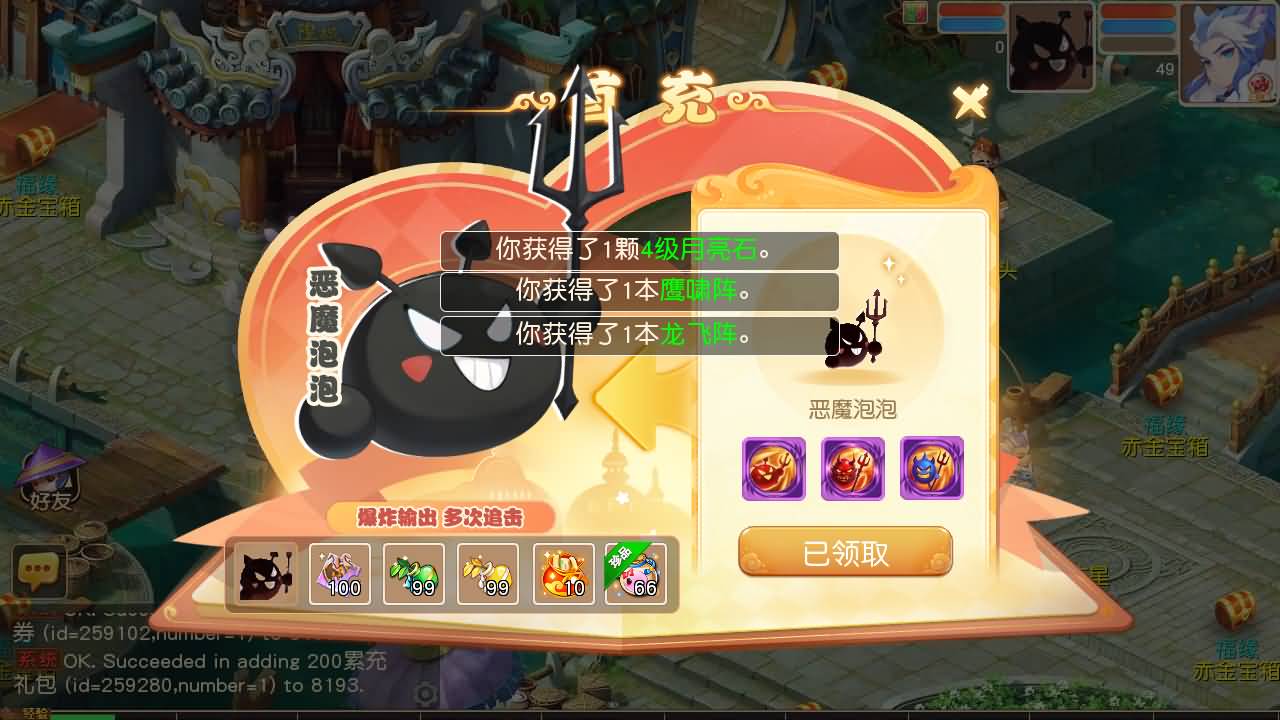Close the 首充 recharge panel

pos(969,101)
